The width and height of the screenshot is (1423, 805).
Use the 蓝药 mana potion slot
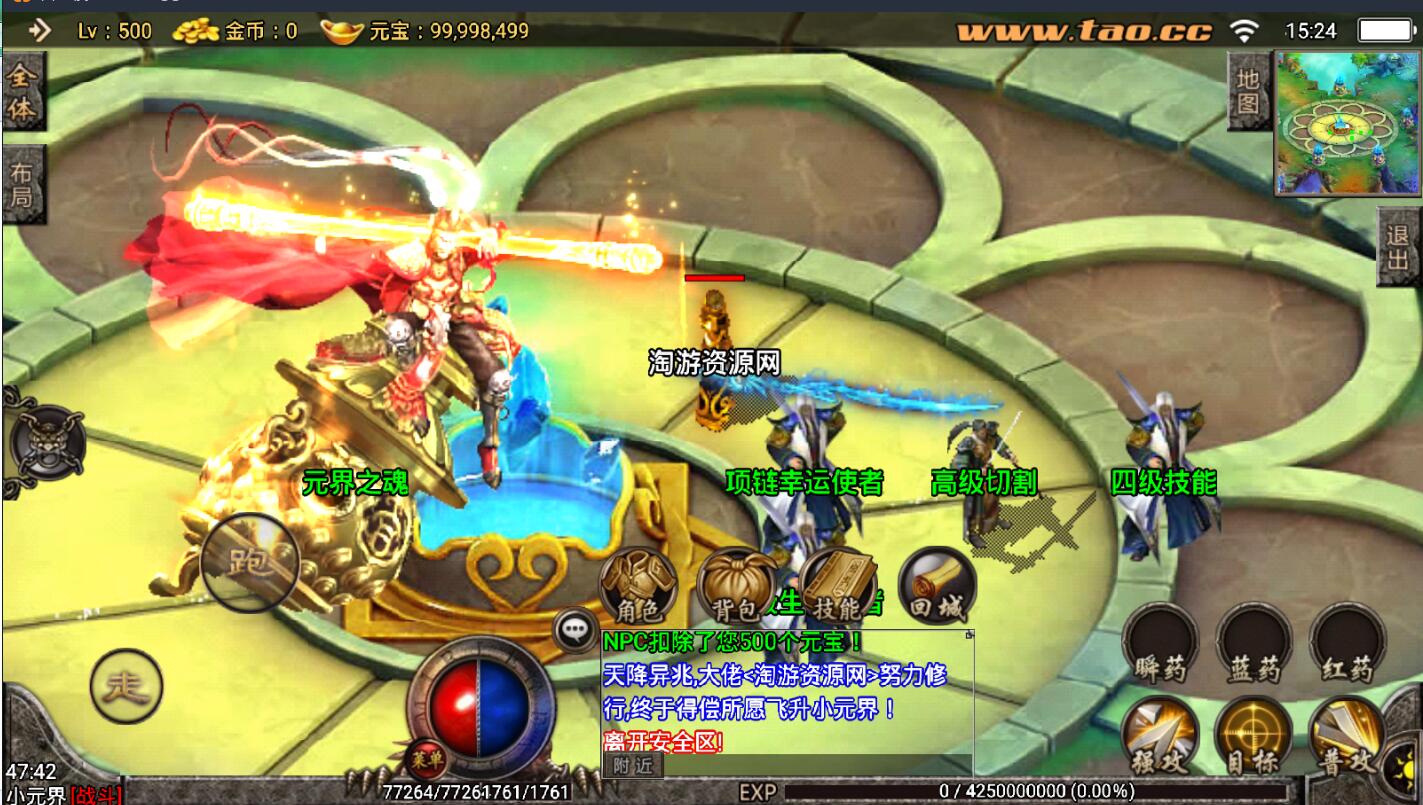tap(1254, 644)
